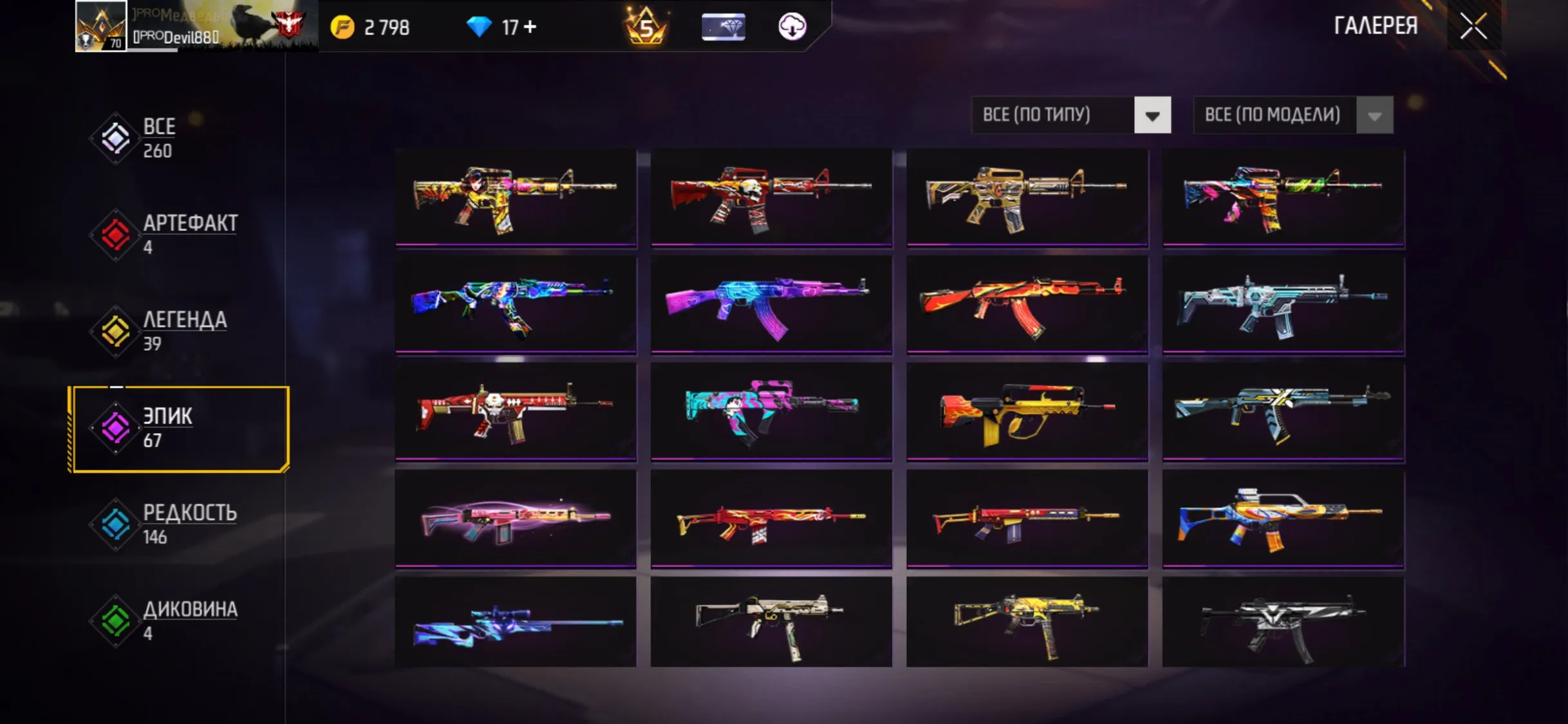Click the blue diamond currency icon
This screenshot has width=1568, height=724.
[x=480, y=27]
